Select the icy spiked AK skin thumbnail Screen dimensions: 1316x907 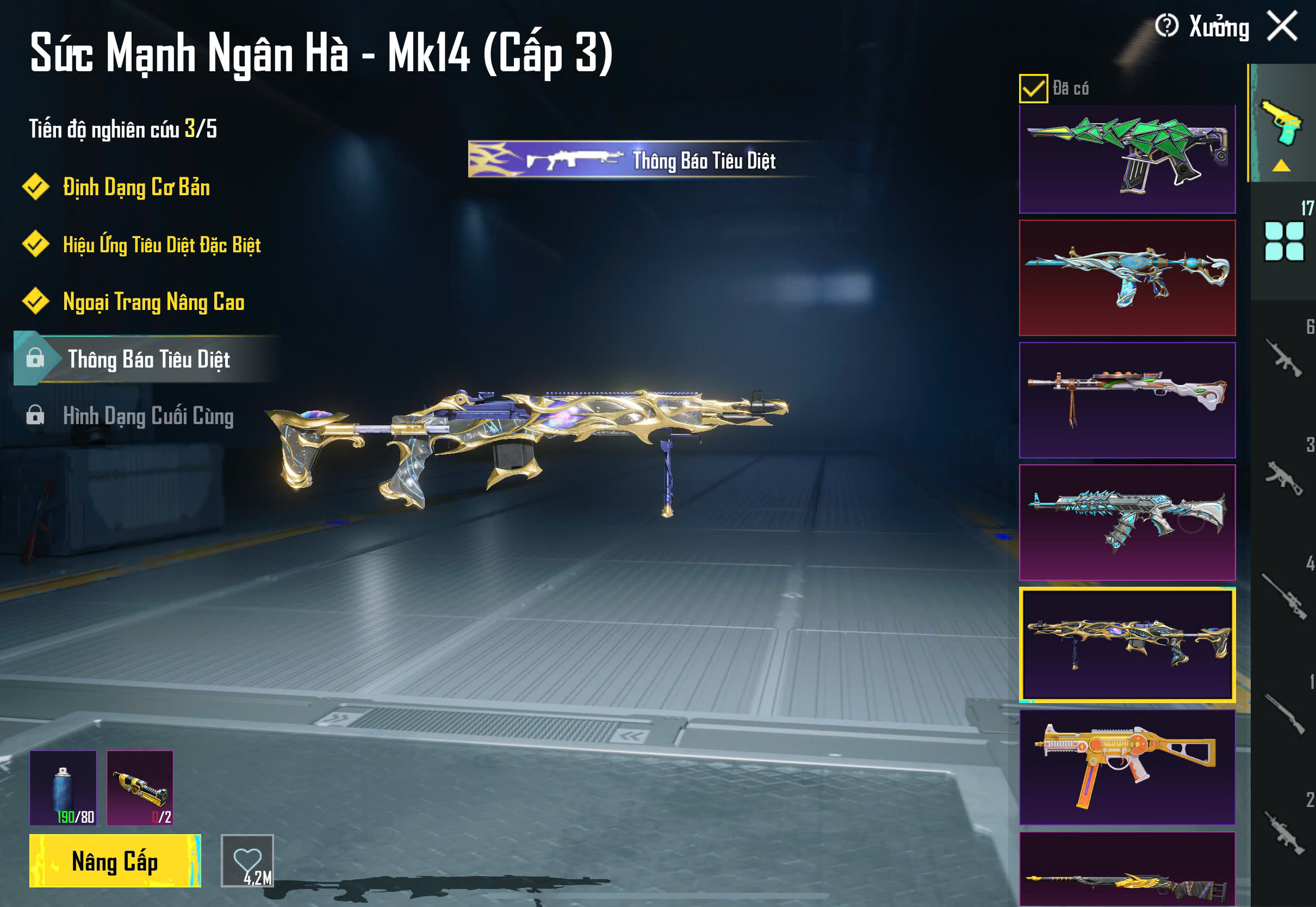coord(1127,522)
